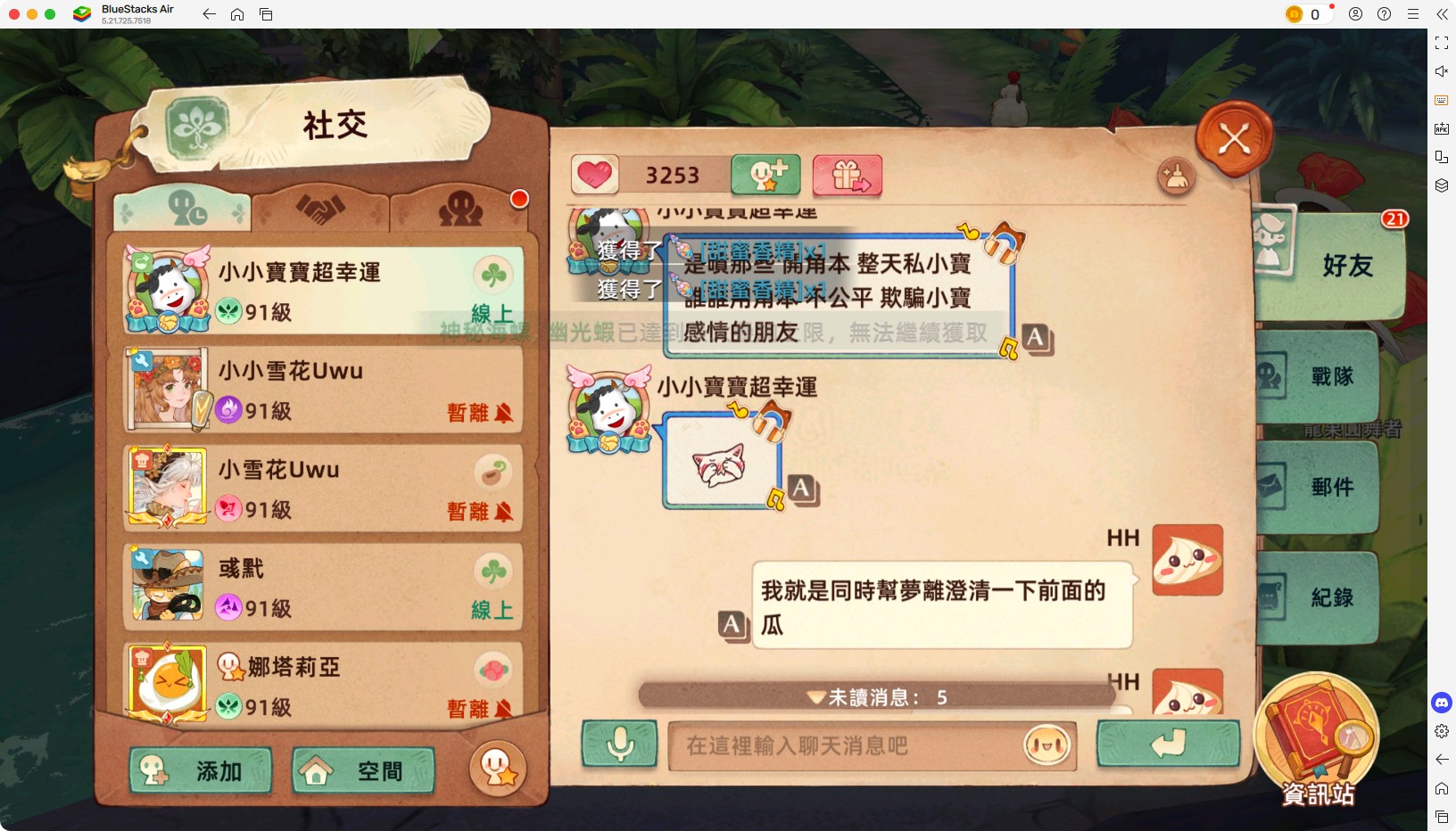Open BlueStacks settings from the sidebar
Viewport: 1456px width, 831px height.
tap(1444, 731)
